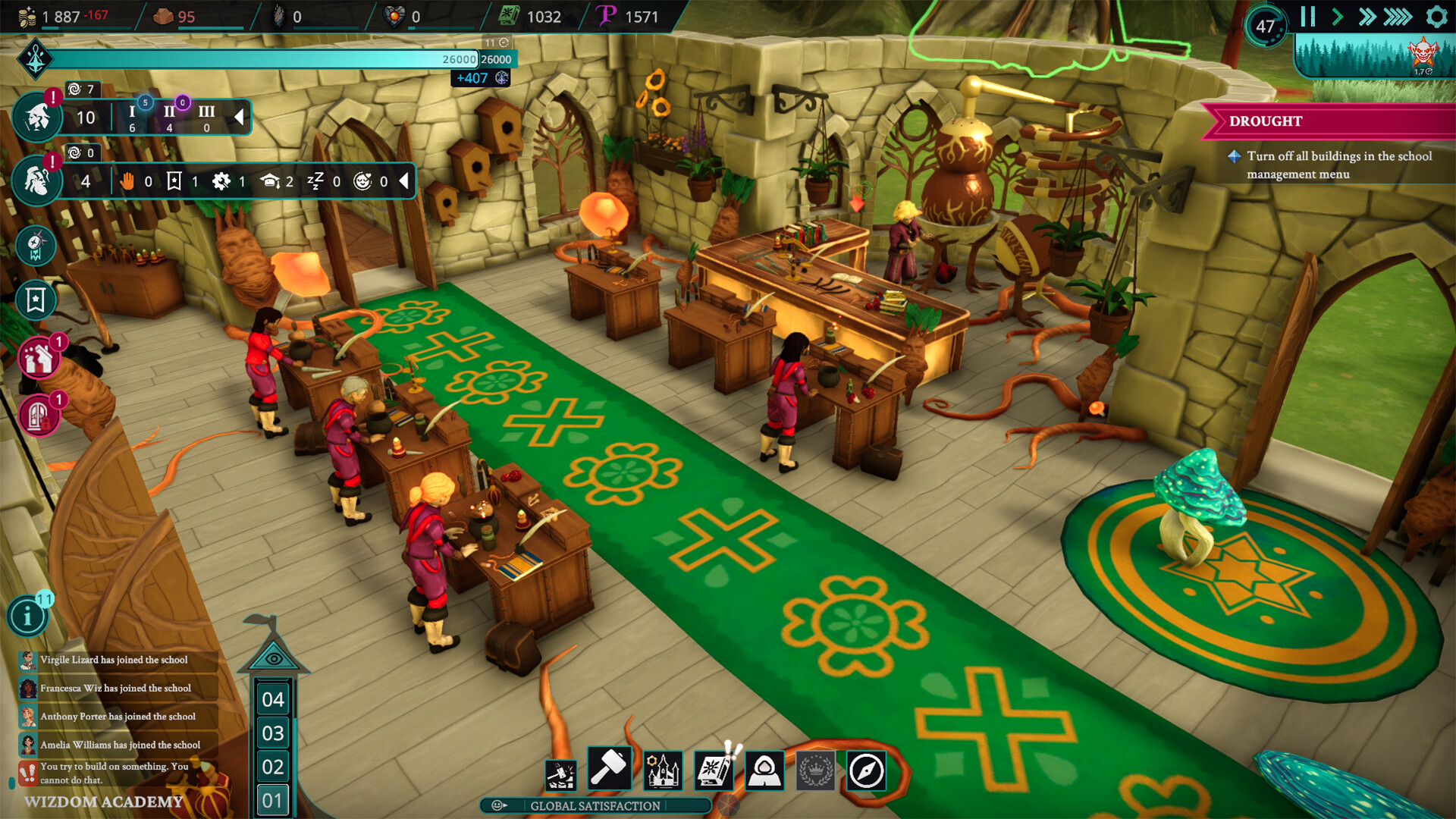Select floor 02 in the floor selector
Screen dimensions: 1456x819
275,768
